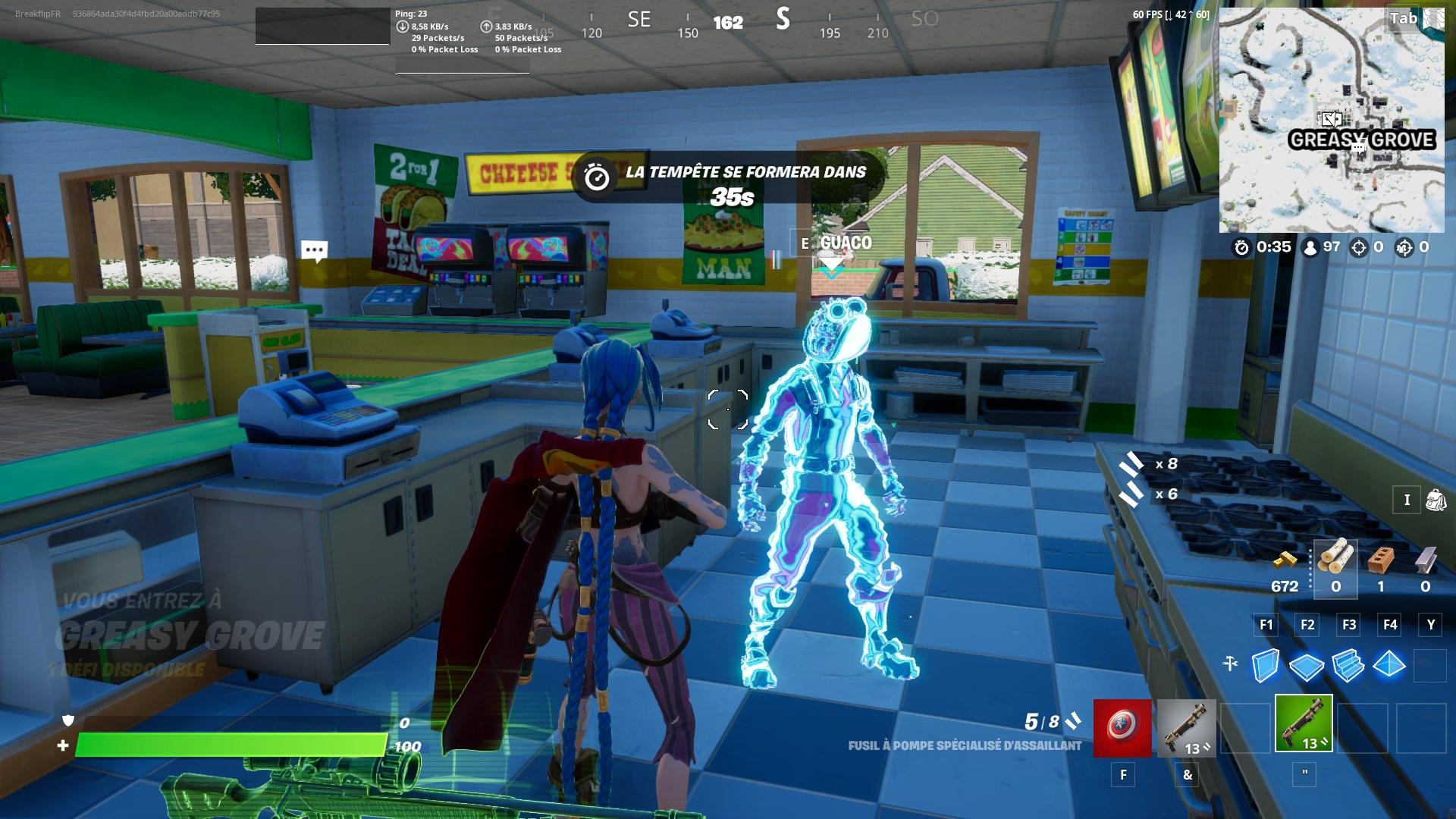Click the chat speech bubble indicator
The height and width of the screenshot is (819, 1456).
coord(314,250)
